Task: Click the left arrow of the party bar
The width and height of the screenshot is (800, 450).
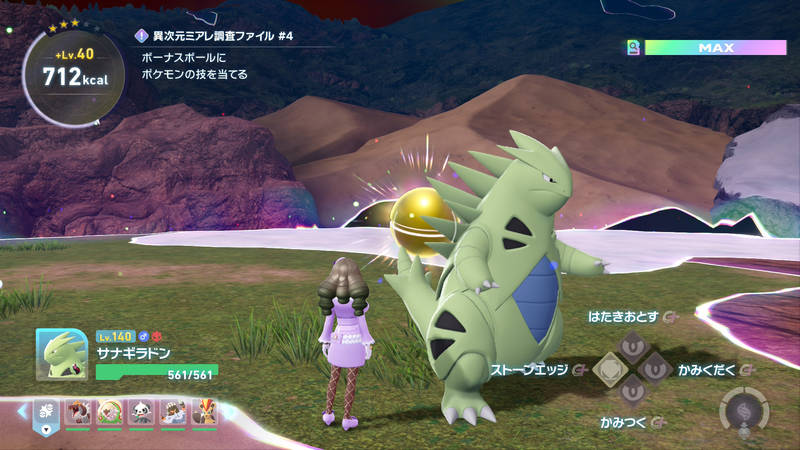Action: coord(22,411)
